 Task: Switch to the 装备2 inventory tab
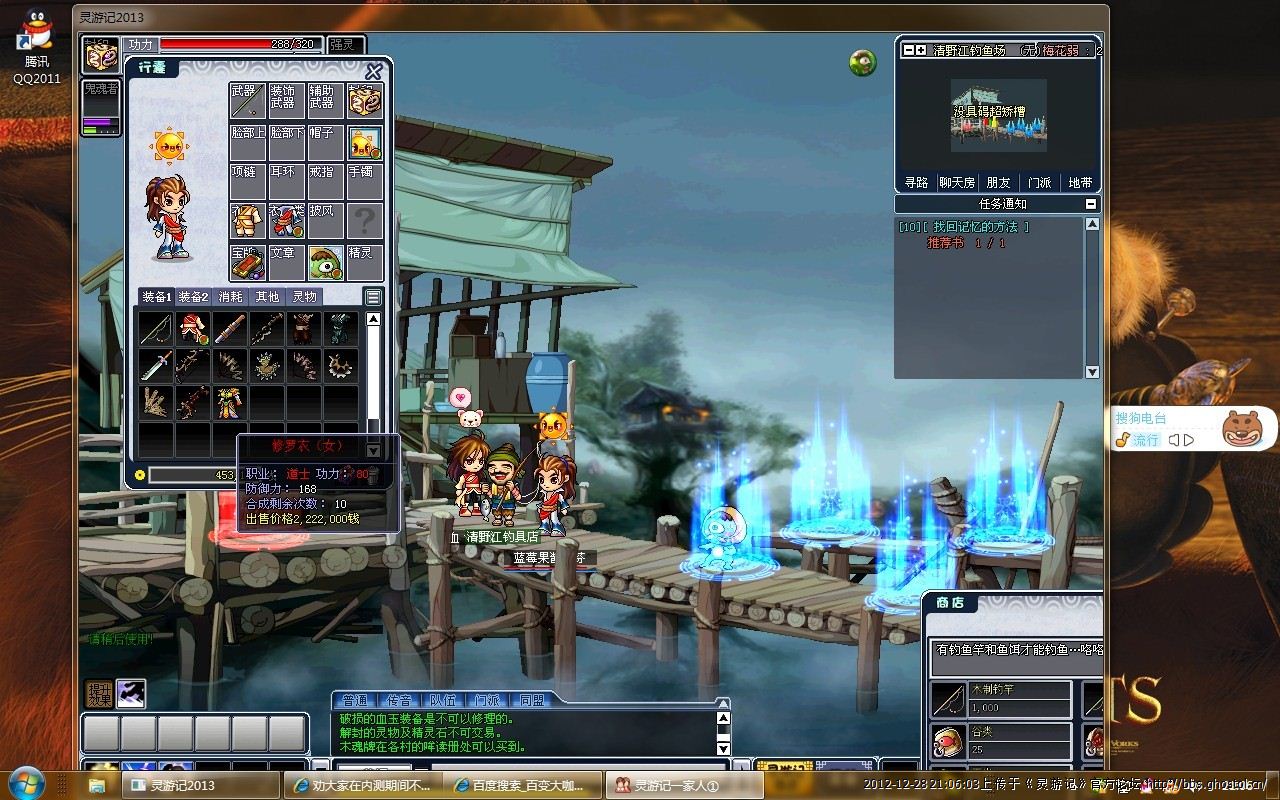coord(193,297)
